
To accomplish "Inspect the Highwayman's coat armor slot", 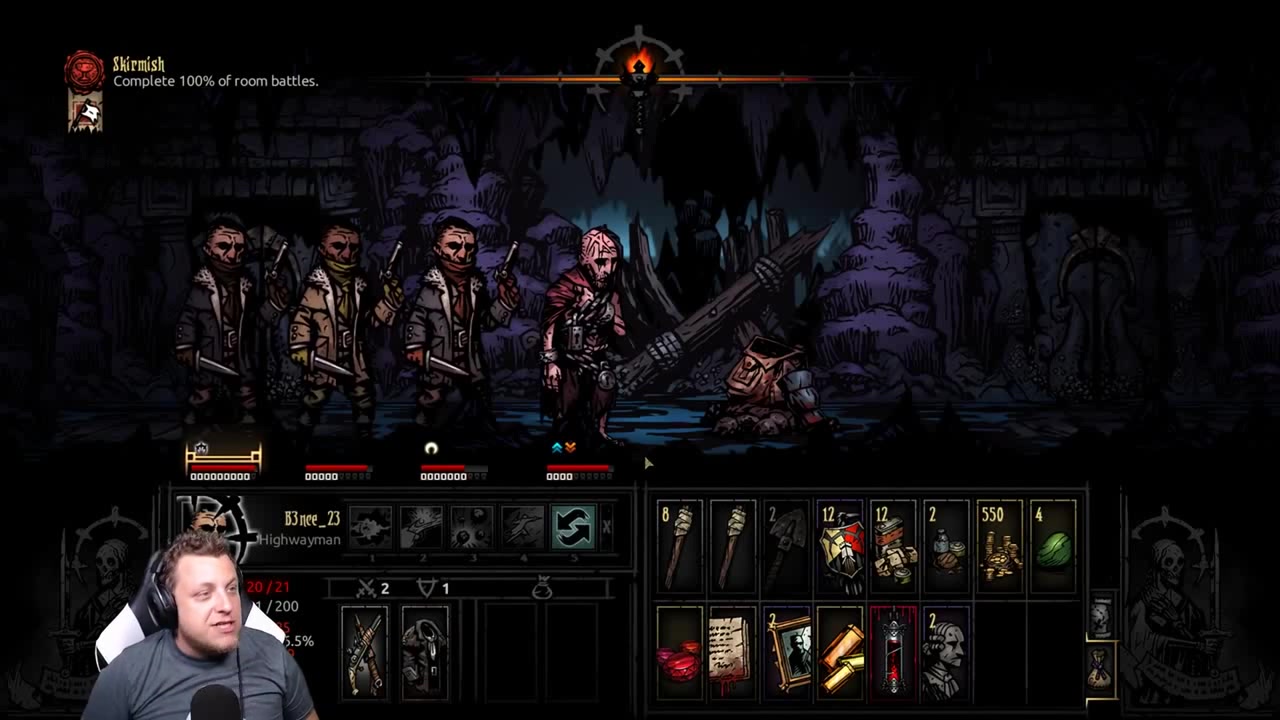I will click(x=424, y=651).
